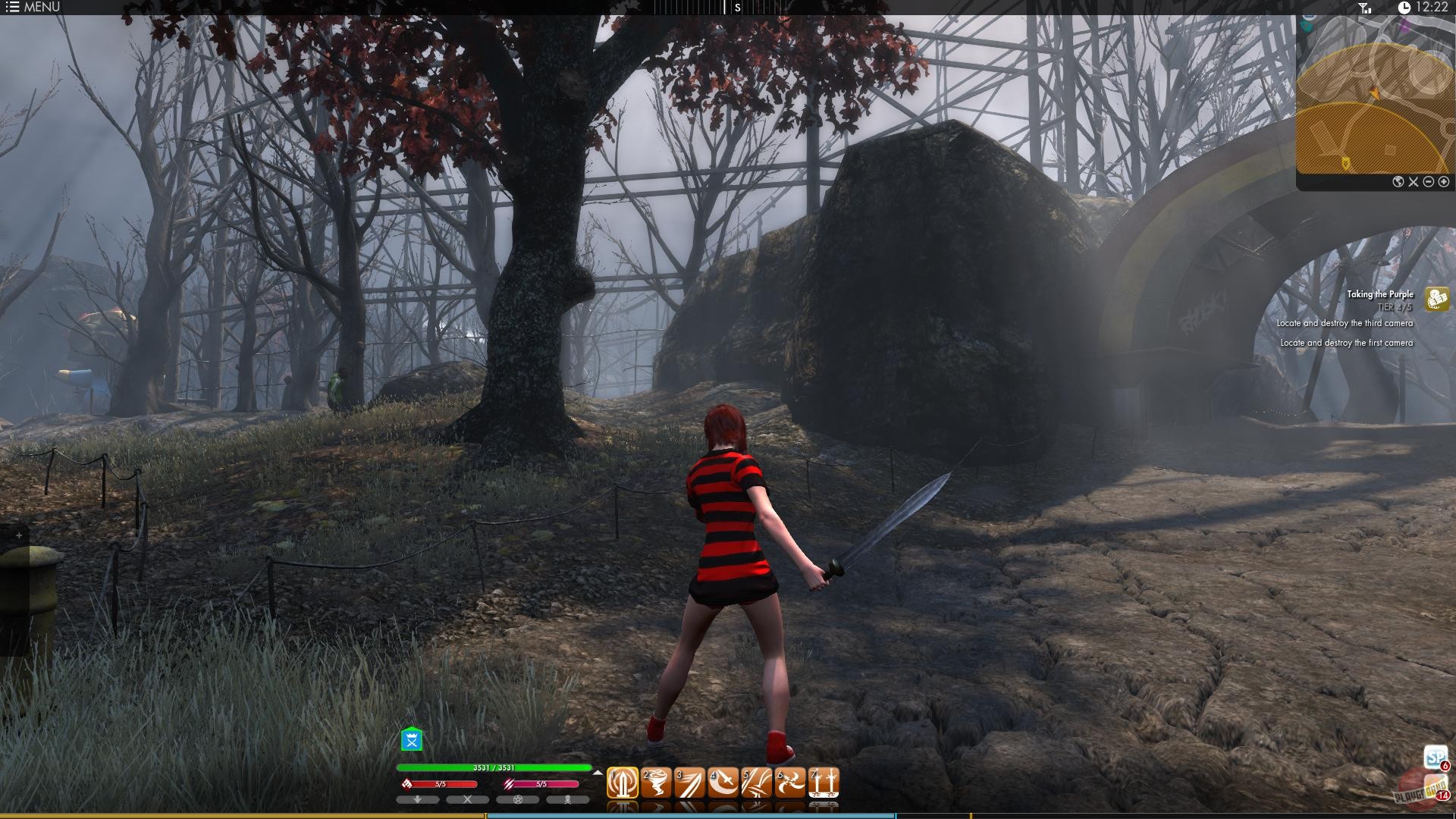Activate the curved dagger ability in slot 4
Image resolution: width=1456 pixels, height=819 pixels.
click(721, 781)
